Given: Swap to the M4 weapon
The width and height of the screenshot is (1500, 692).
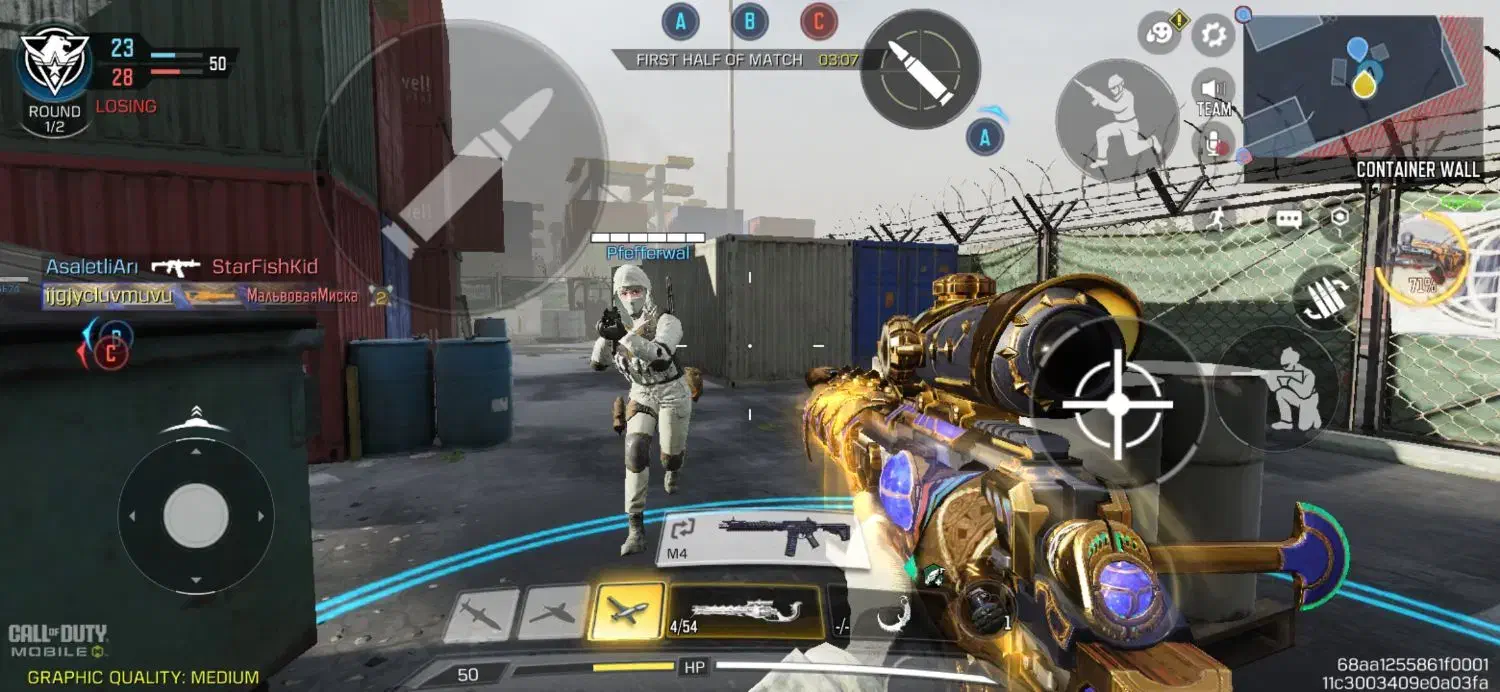Looking at the screenshot, I should tap(757, 538).
